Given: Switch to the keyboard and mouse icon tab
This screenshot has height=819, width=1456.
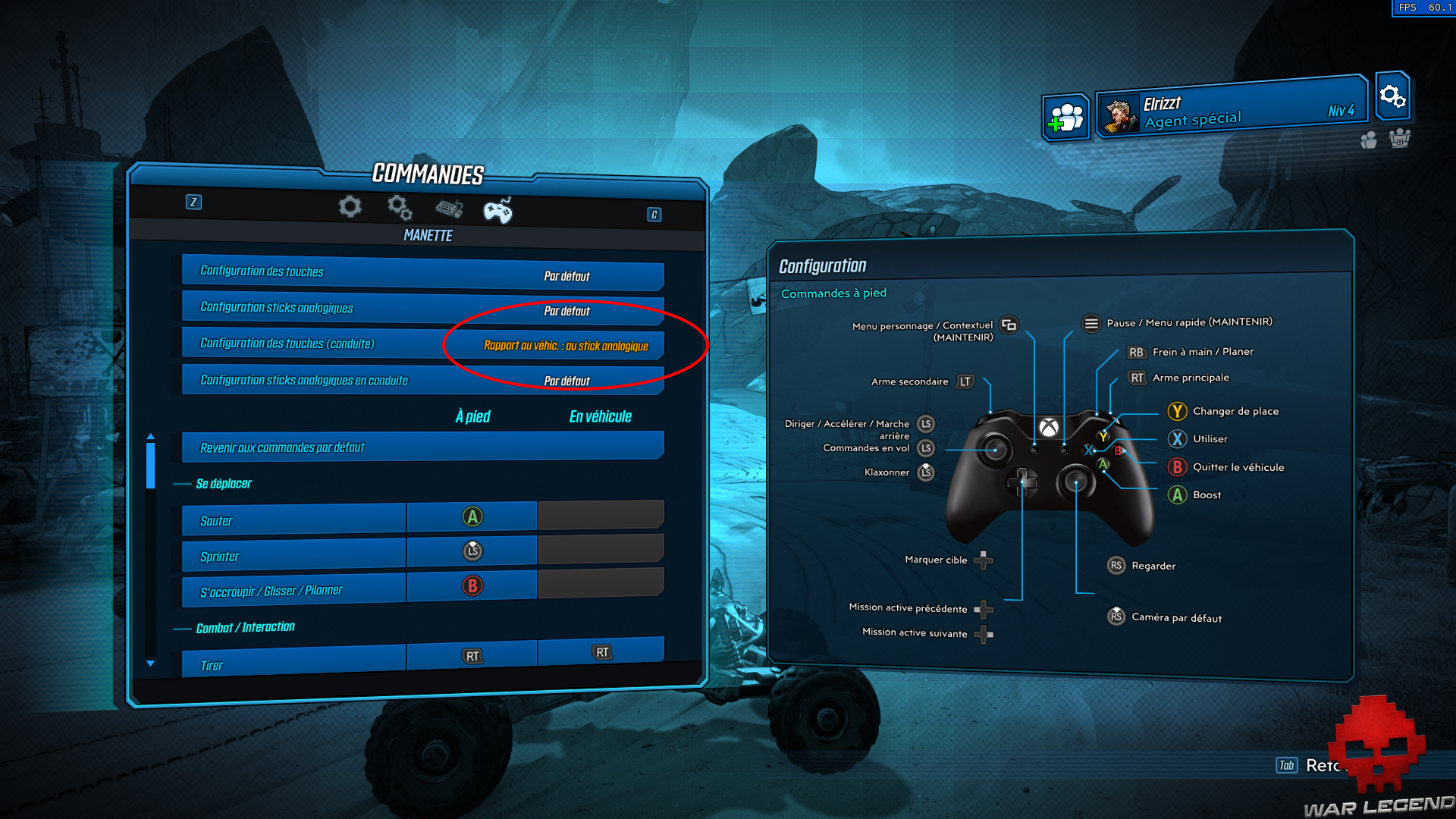Looking at the screenshot, I should click(448, 209).
